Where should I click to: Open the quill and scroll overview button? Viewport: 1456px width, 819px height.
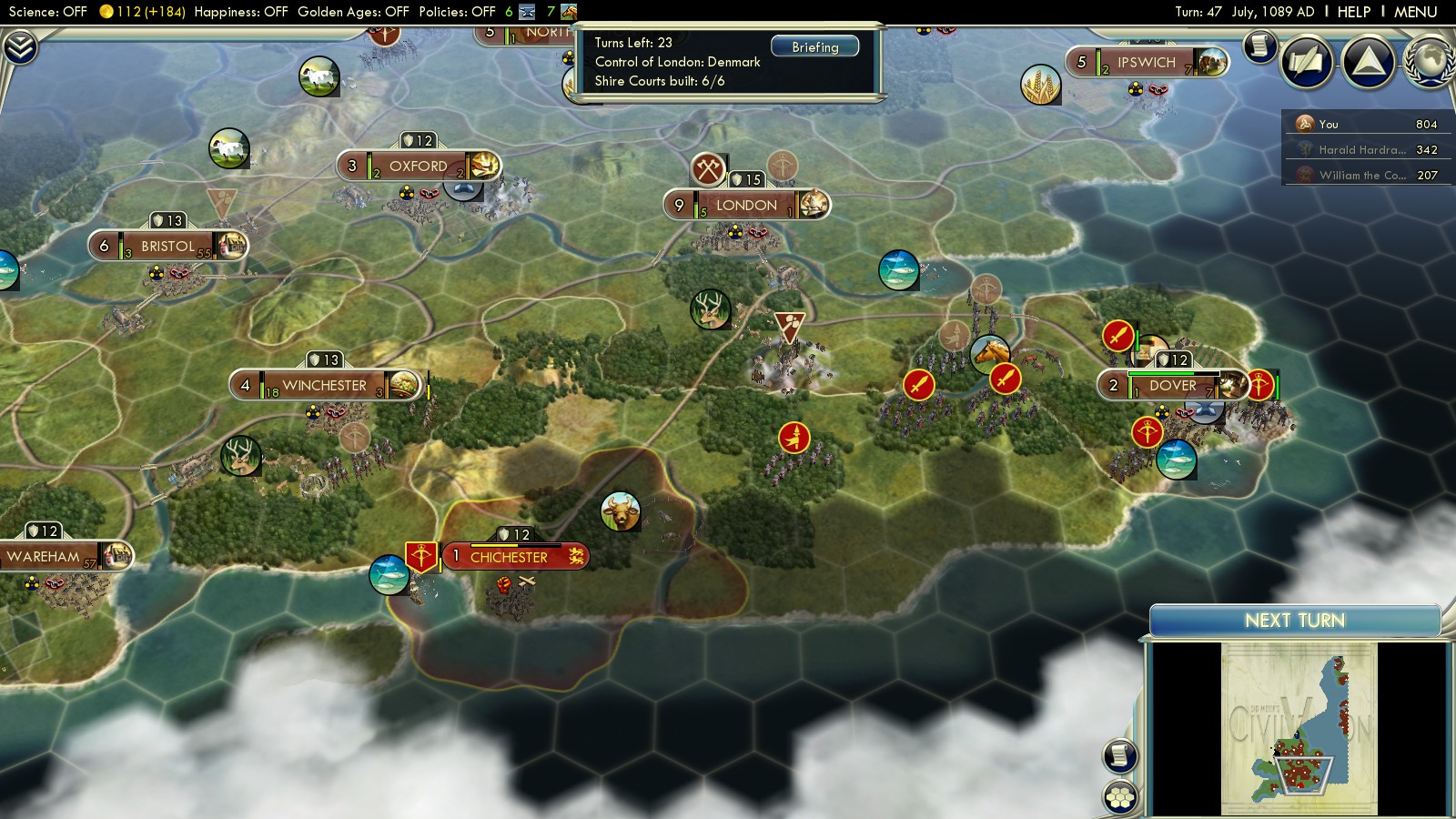click(x=1307, y=62)
